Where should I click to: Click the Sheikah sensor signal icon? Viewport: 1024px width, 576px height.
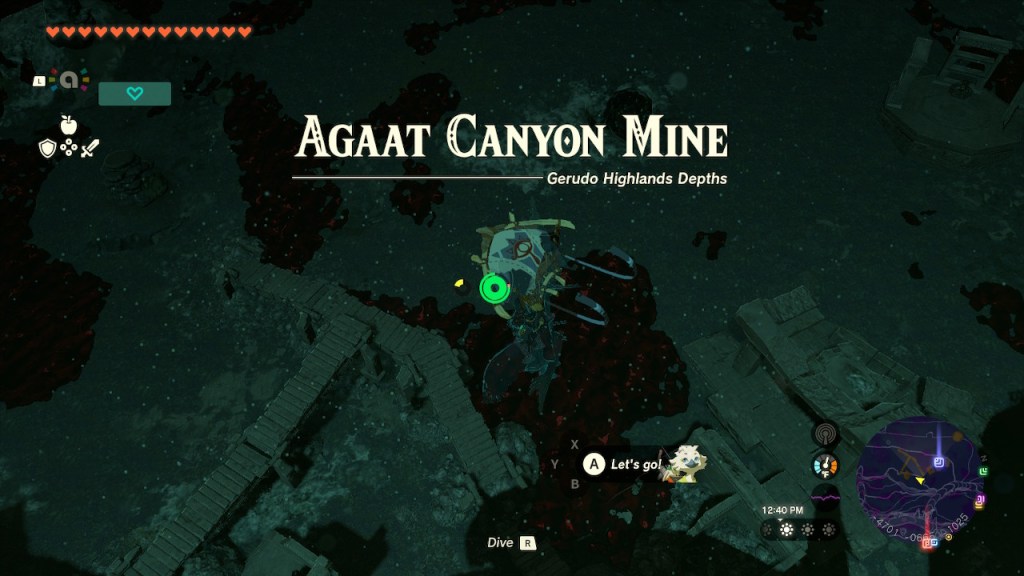tap(826, 433)
